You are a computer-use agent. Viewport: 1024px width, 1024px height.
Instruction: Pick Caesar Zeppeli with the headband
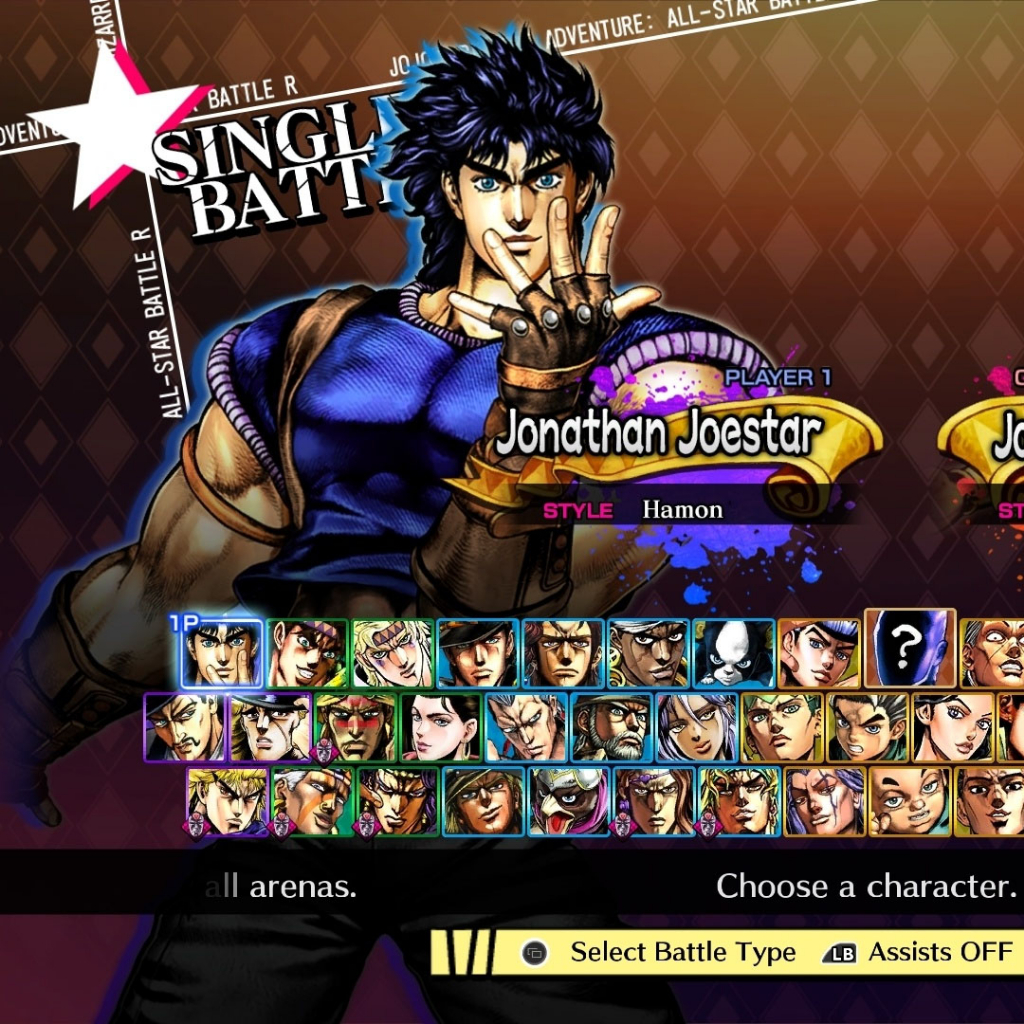coord(393,654)
